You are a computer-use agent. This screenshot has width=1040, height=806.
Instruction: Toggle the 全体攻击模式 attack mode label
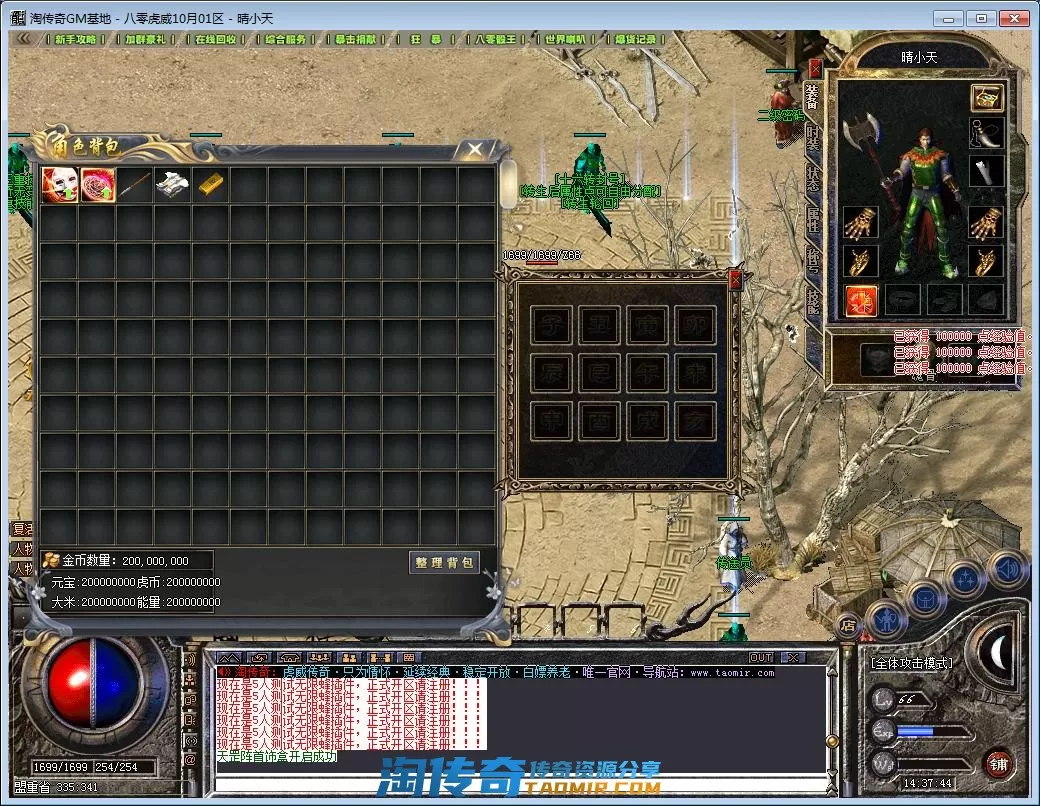coord(911,662)
